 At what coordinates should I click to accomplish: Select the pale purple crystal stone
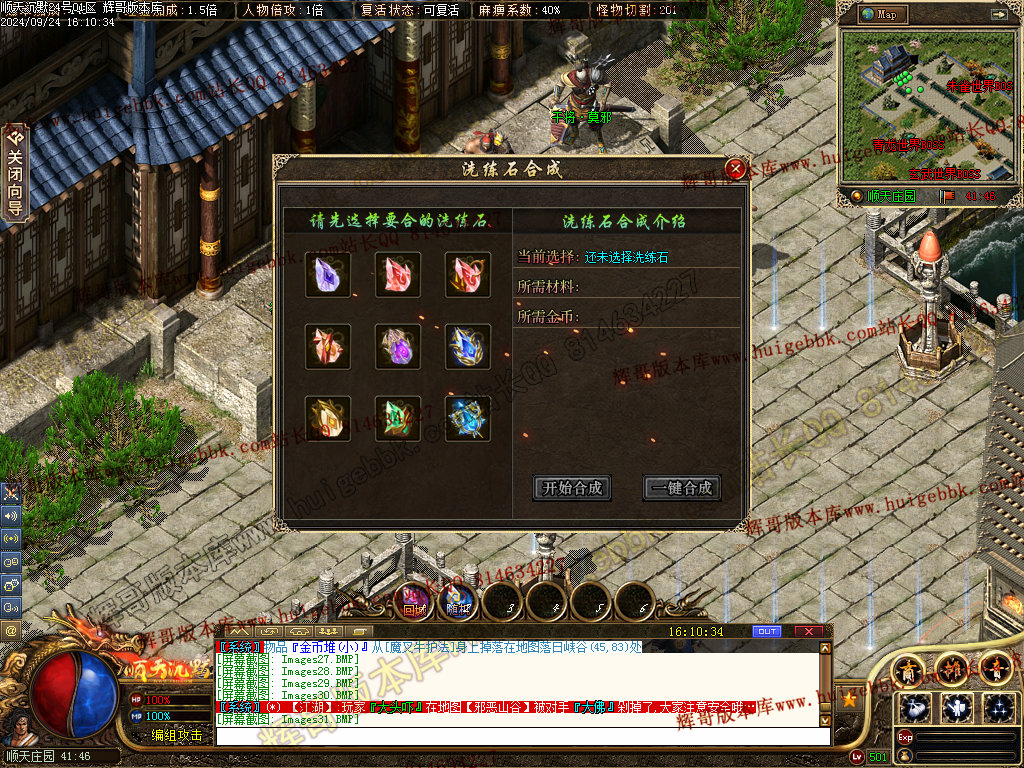[x=328, y=275]
